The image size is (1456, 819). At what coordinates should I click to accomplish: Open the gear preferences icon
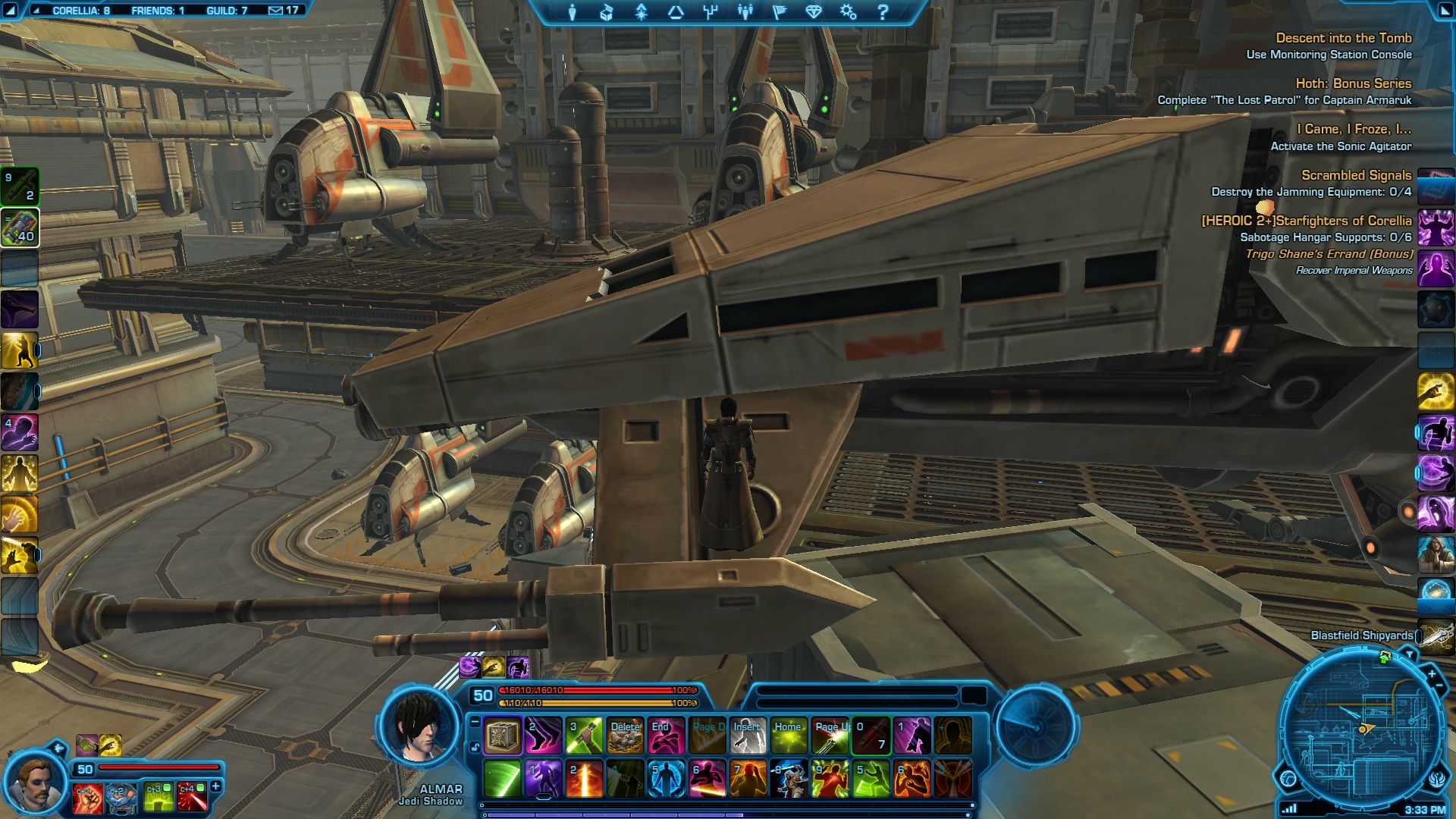tap(848, 12)
